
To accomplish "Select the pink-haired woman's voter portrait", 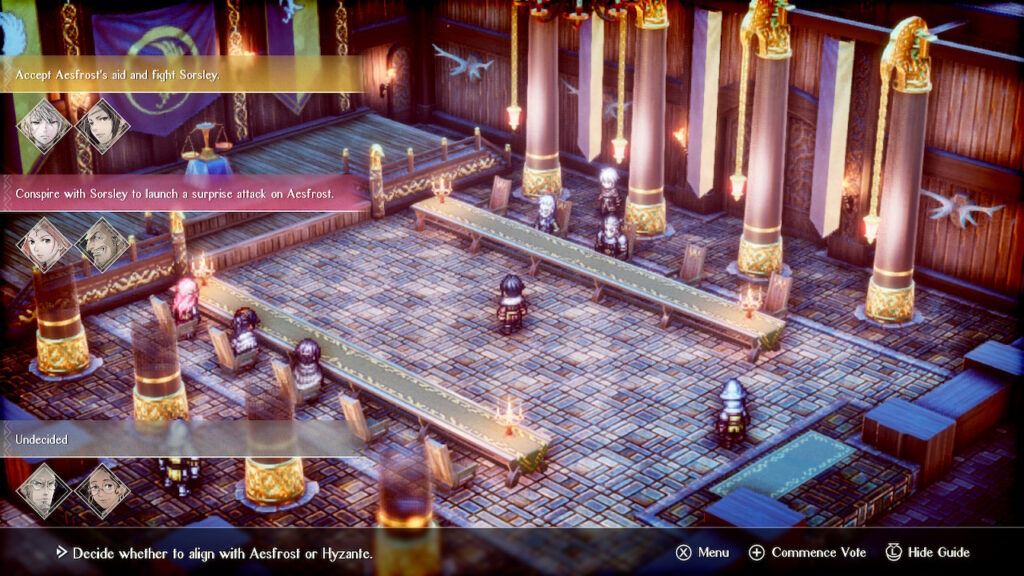I will [45, 245].
